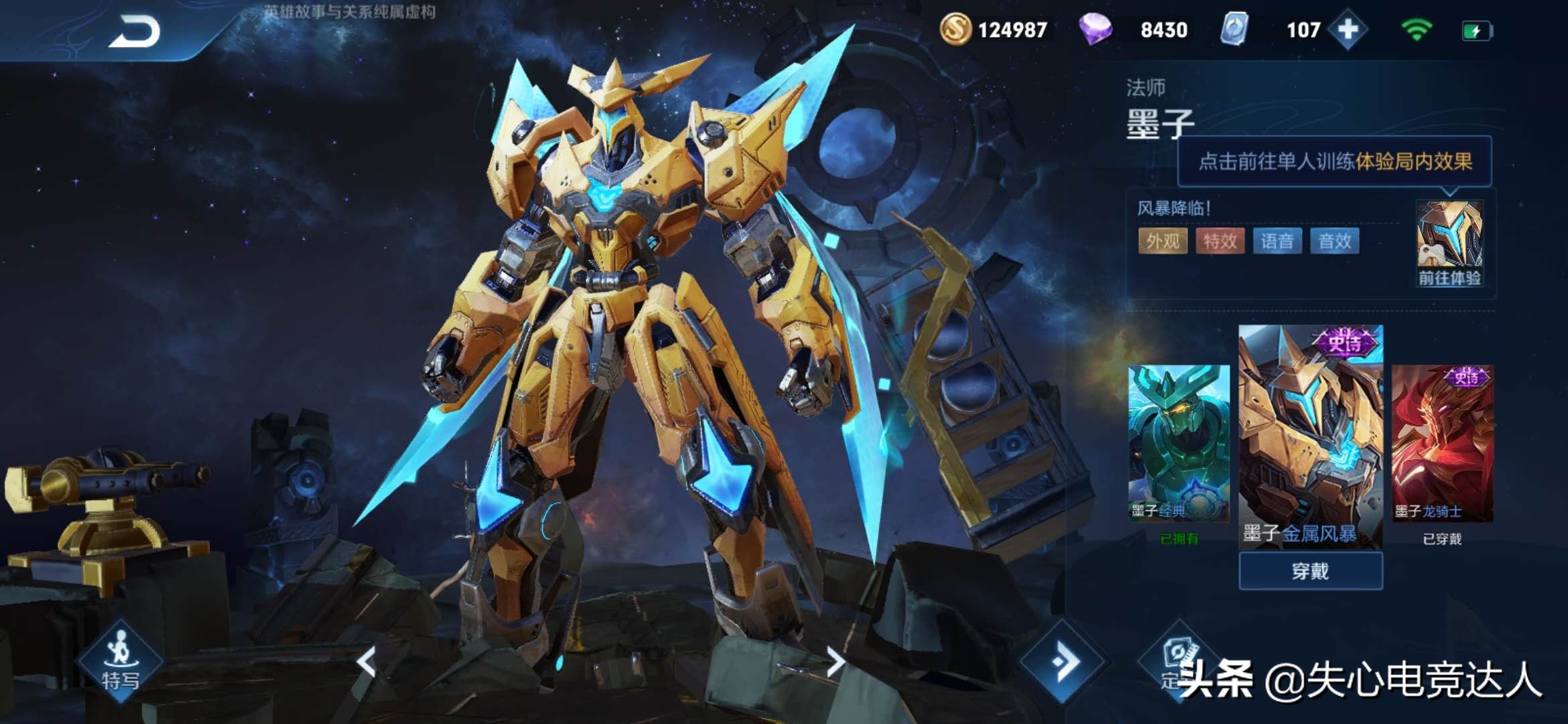The width and height of the screenshot is (1568, 724).
Task: Equip the skin with 穿戴 button
Action: [1310, 571]
